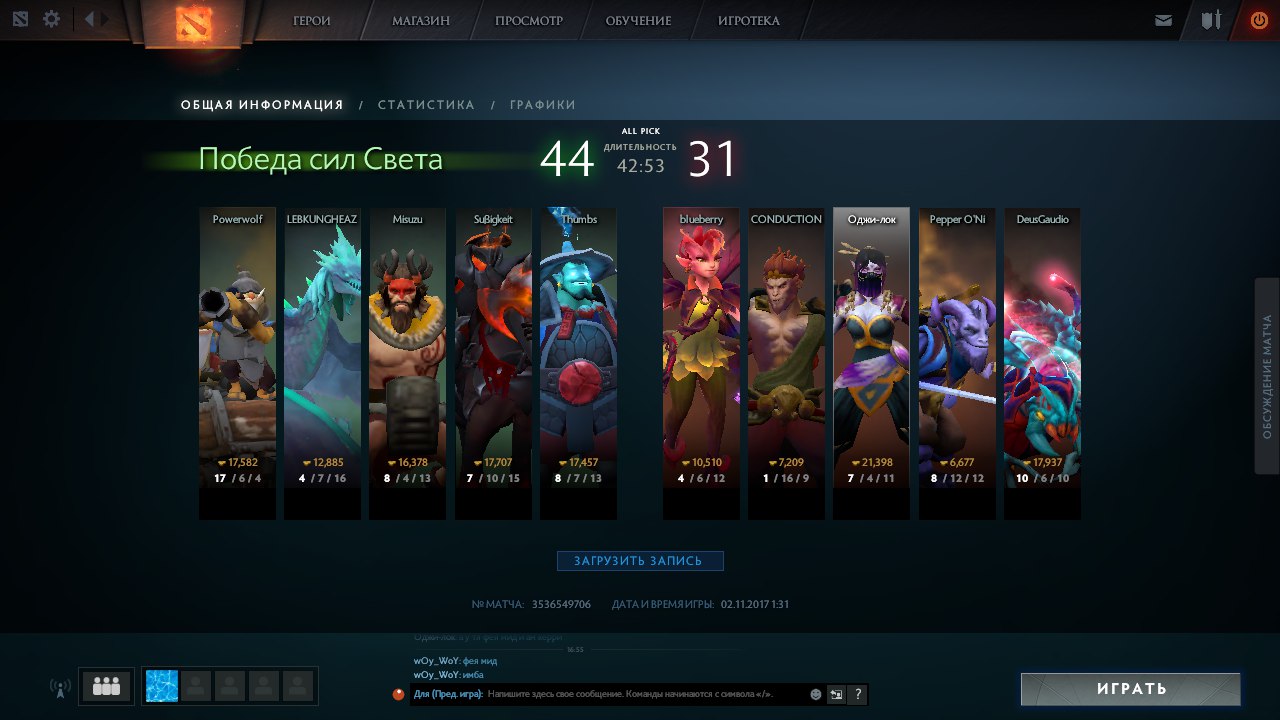Select Оджи-лок's highlighted hero card
Viewport: 1280px width, 720px height.
[871, 360]
